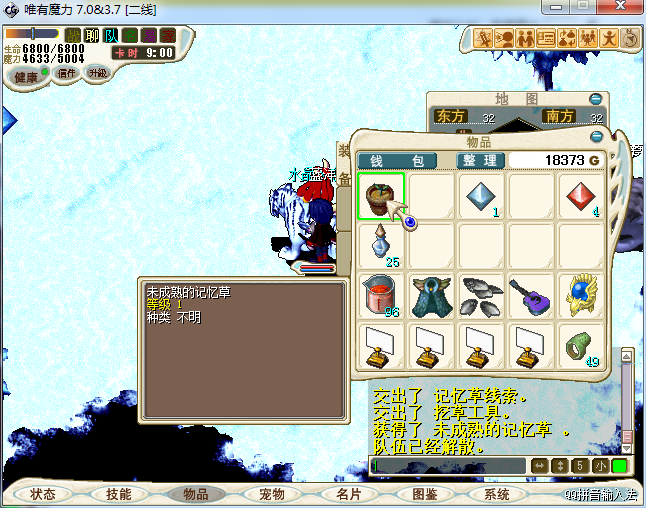Select the blue potion bottle slot
Screen dimensions: 646x508
[x=381, y=245]
